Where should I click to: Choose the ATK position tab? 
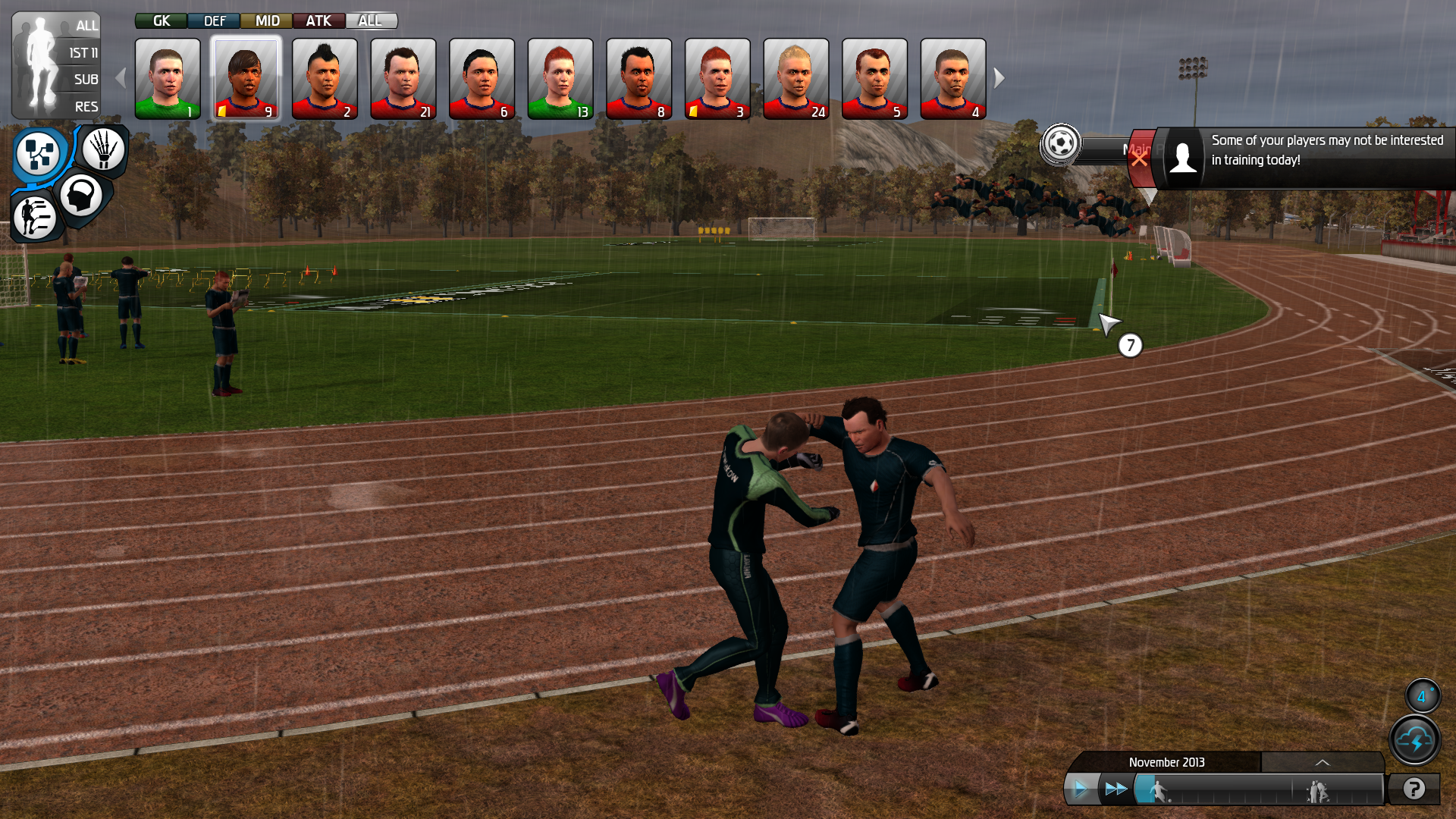click(x=318, y=20)
